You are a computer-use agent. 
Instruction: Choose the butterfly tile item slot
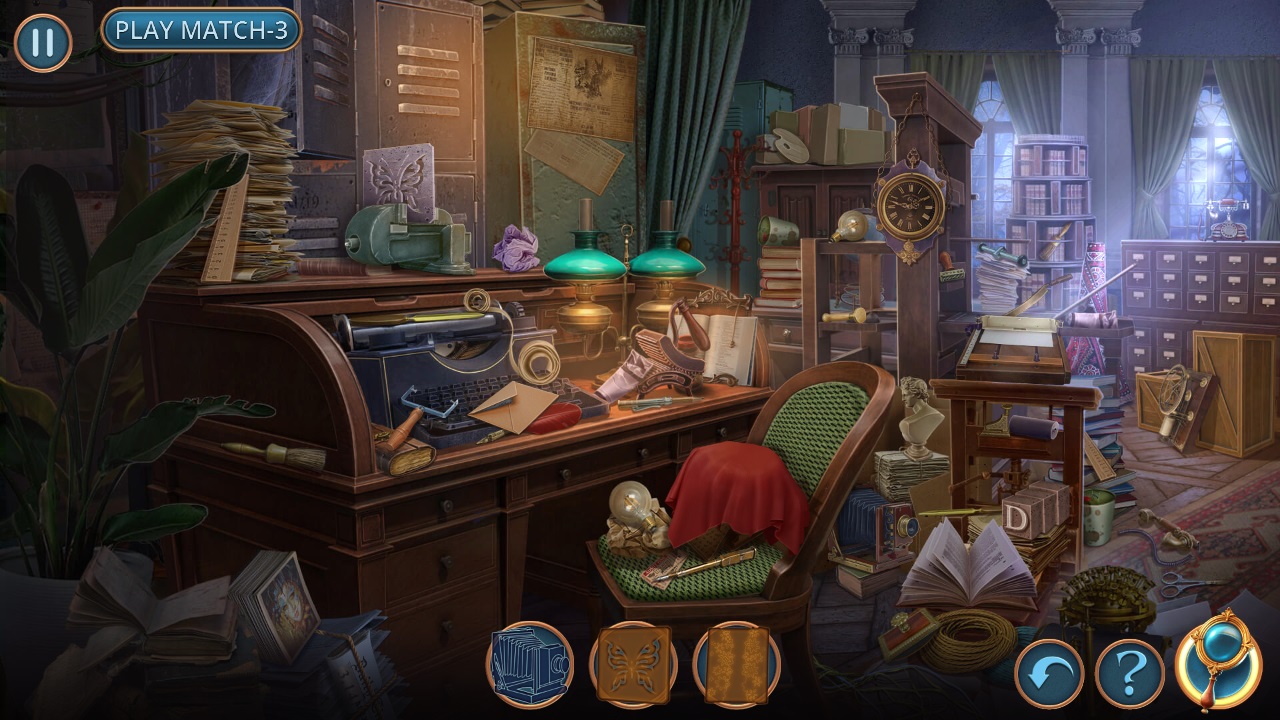[633, 665]
